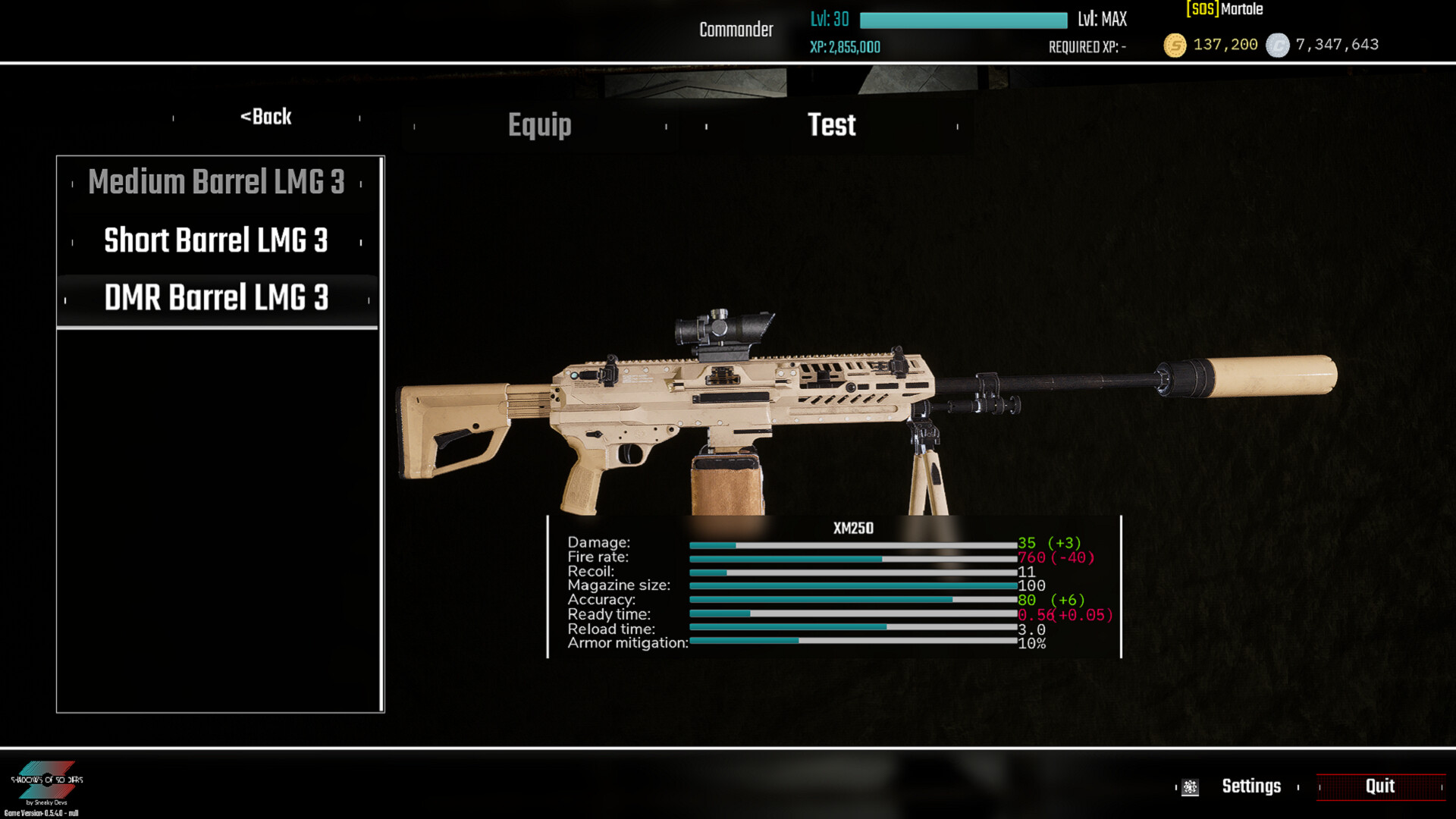Equip the selected barrel attachment
Viewport: 1456px width, 819px height.
(539, 125)
